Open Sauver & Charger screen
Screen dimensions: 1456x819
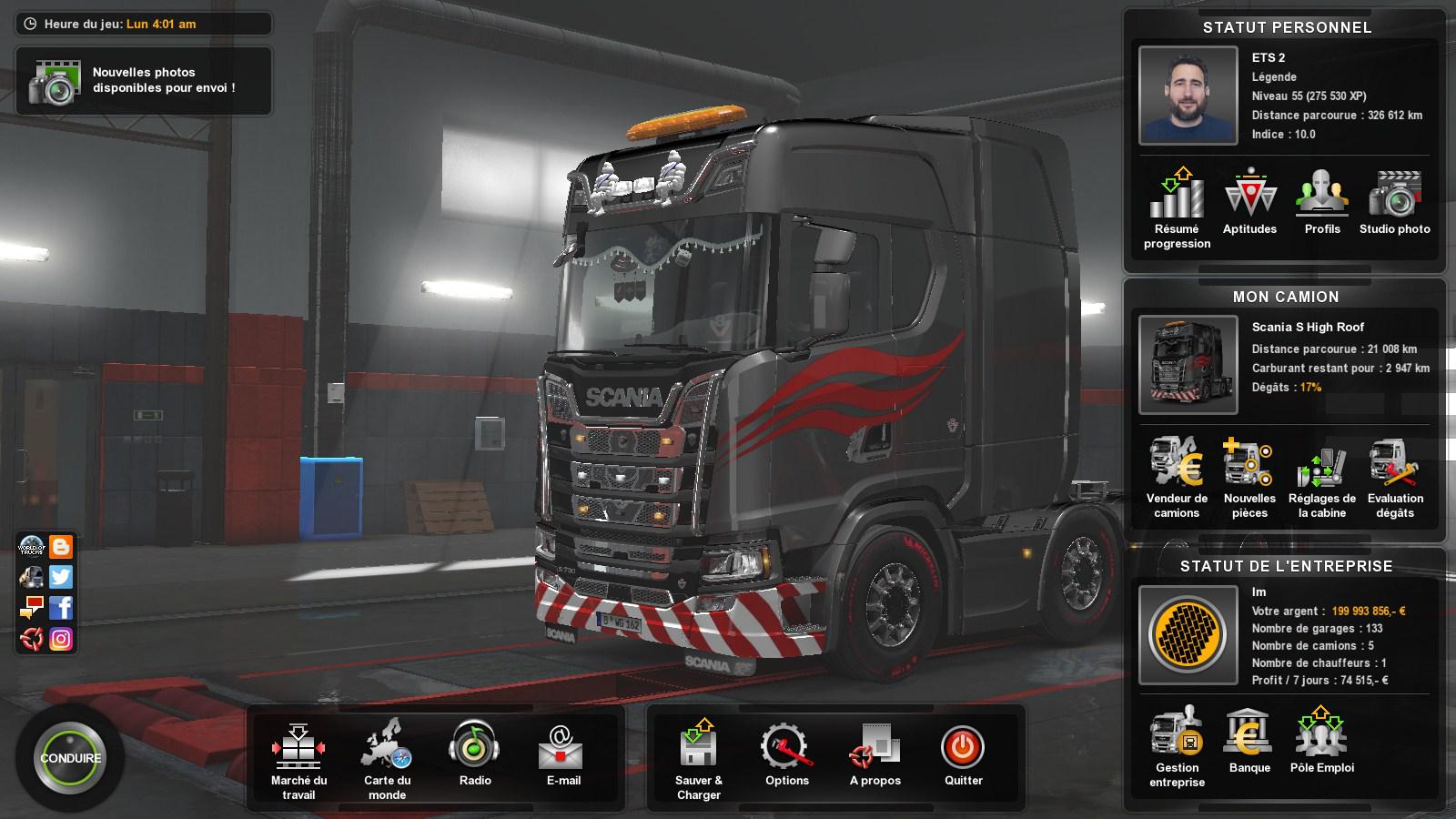coord(698,748)
